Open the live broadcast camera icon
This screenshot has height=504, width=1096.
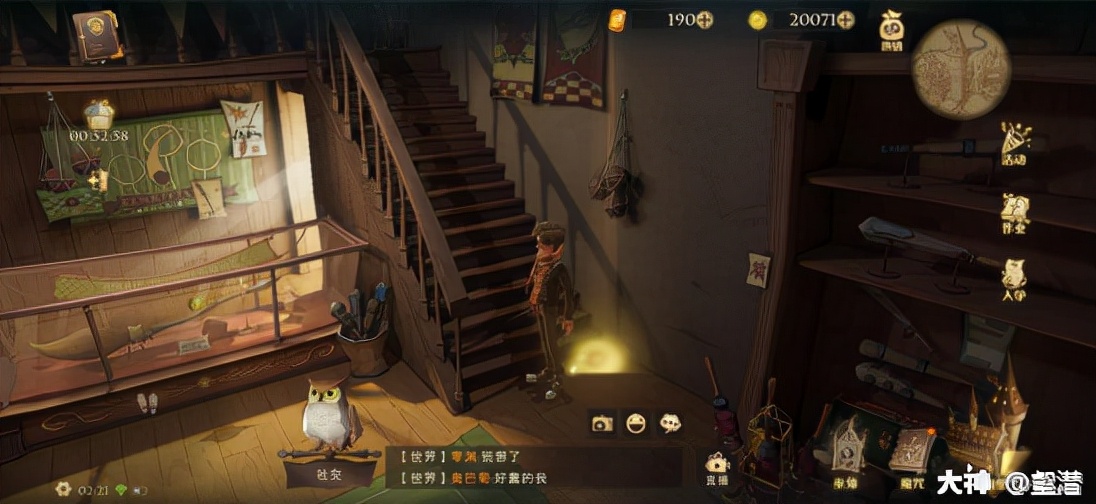pos(716,466)
